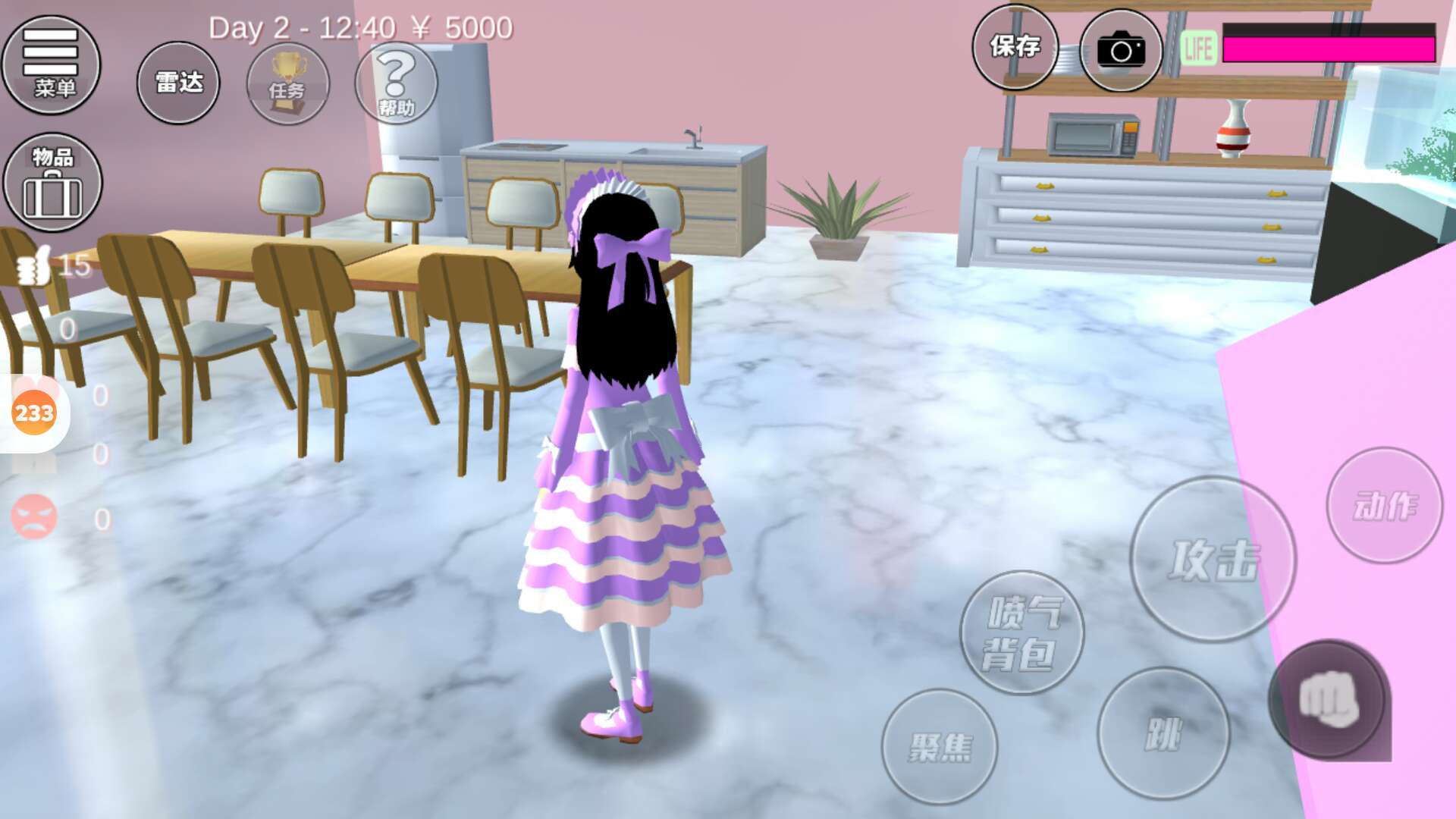Image resolution: width=1456 pixels, height=819 pixels.
Task: Click the thumbs-up likes icon
Action: (x=33, y=266)
